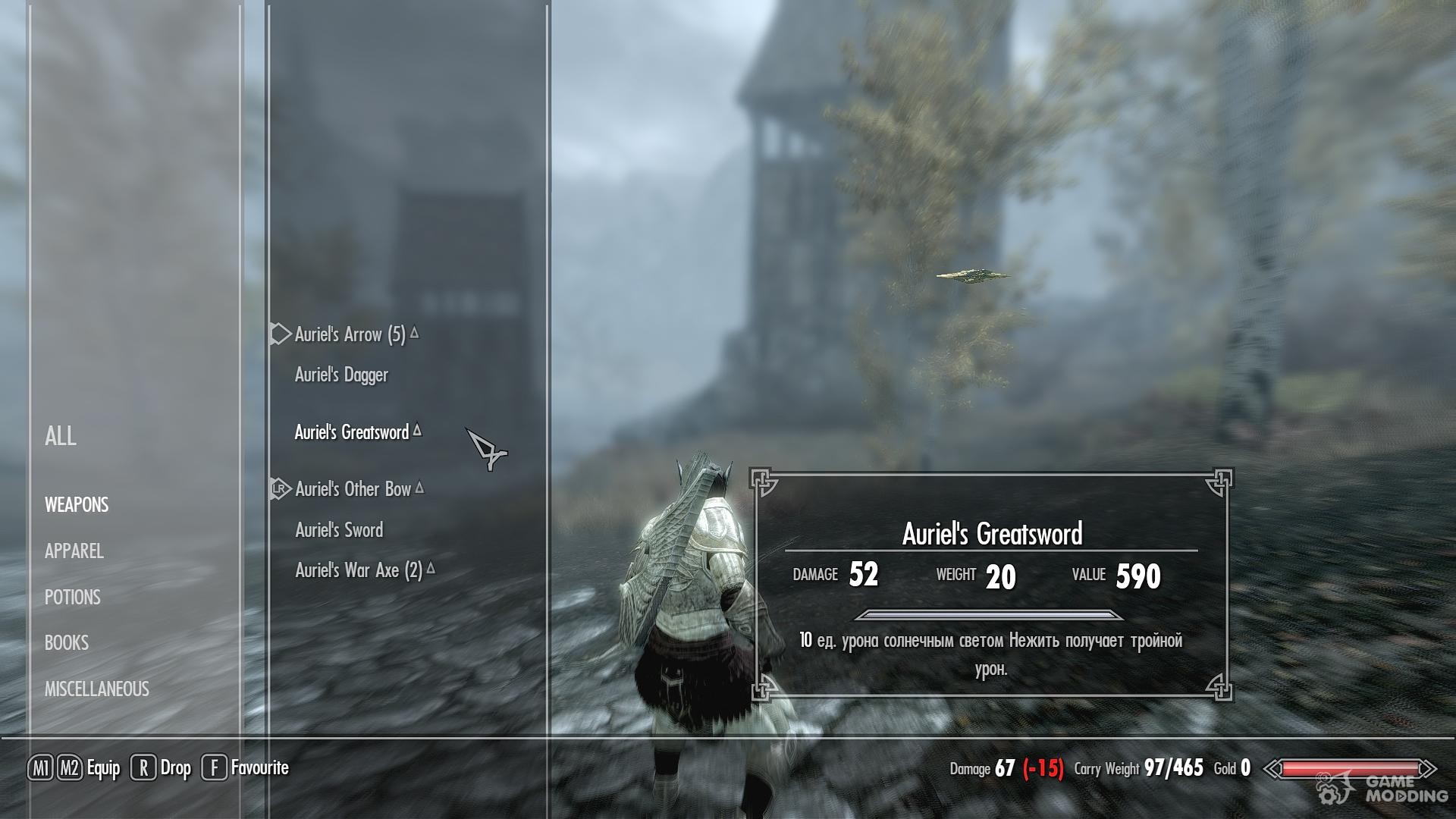Open the Apparel category

[x=74, y=551]
